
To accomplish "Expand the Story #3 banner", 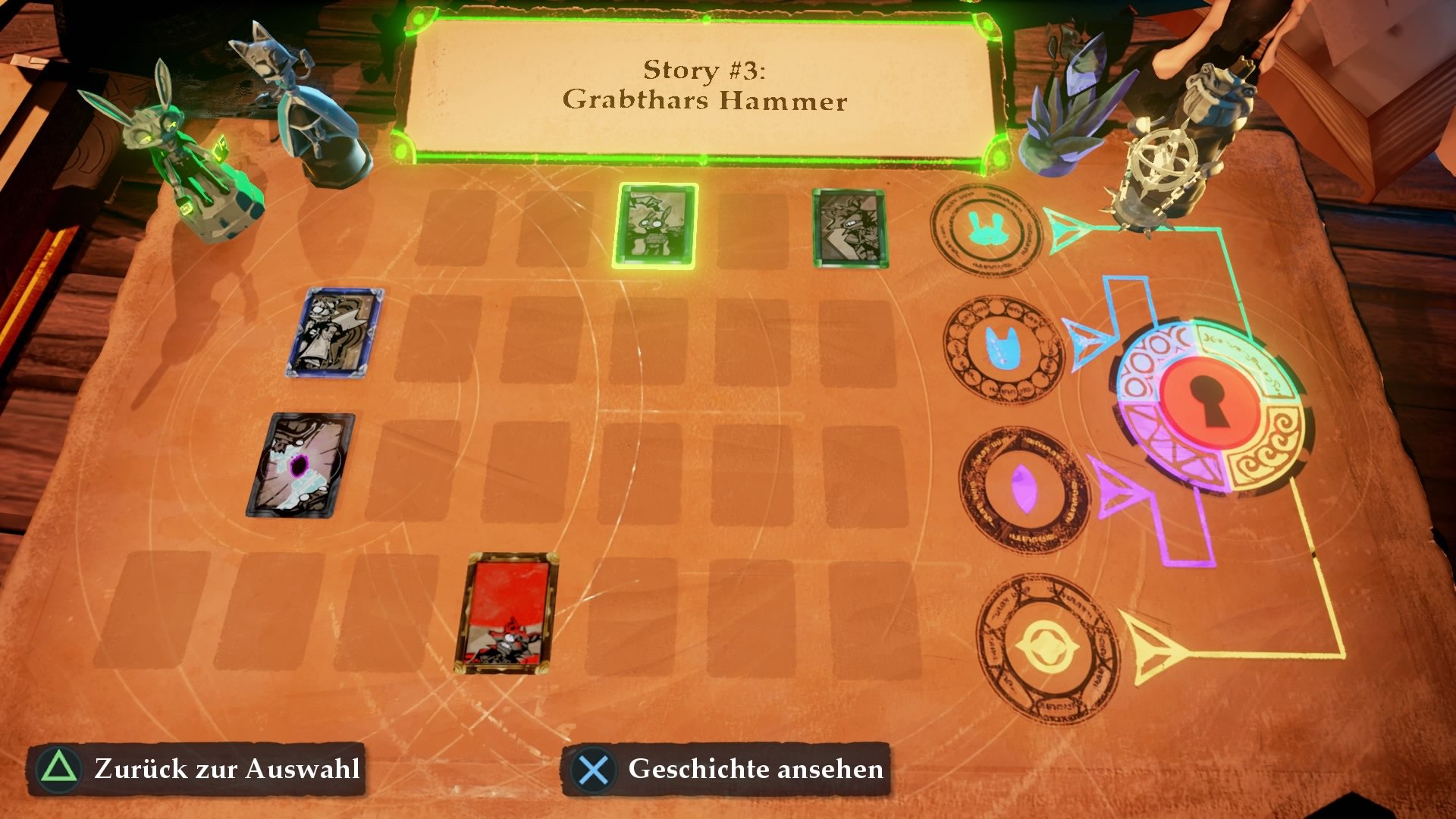I will (707, 83).
